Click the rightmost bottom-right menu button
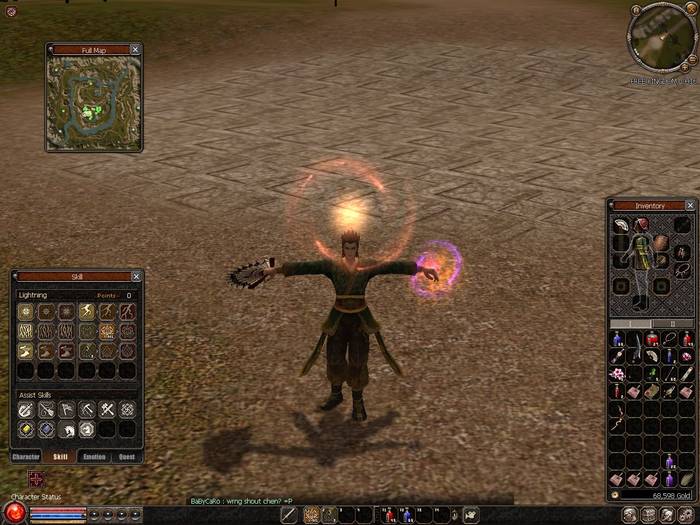The width and height of the screenshot is (700, 525). 686,514
